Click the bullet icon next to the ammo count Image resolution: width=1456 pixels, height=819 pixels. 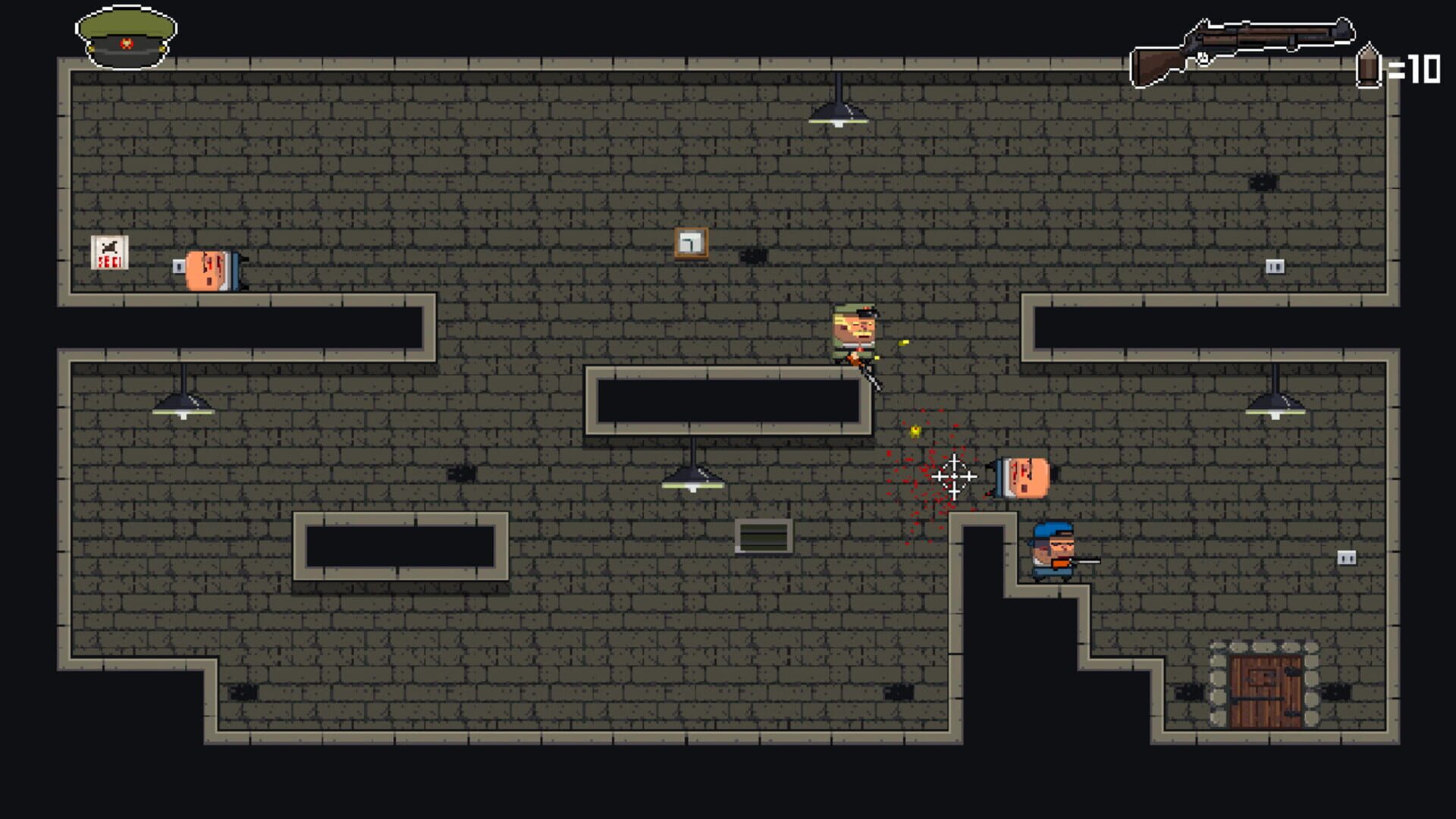point(1370,67)
